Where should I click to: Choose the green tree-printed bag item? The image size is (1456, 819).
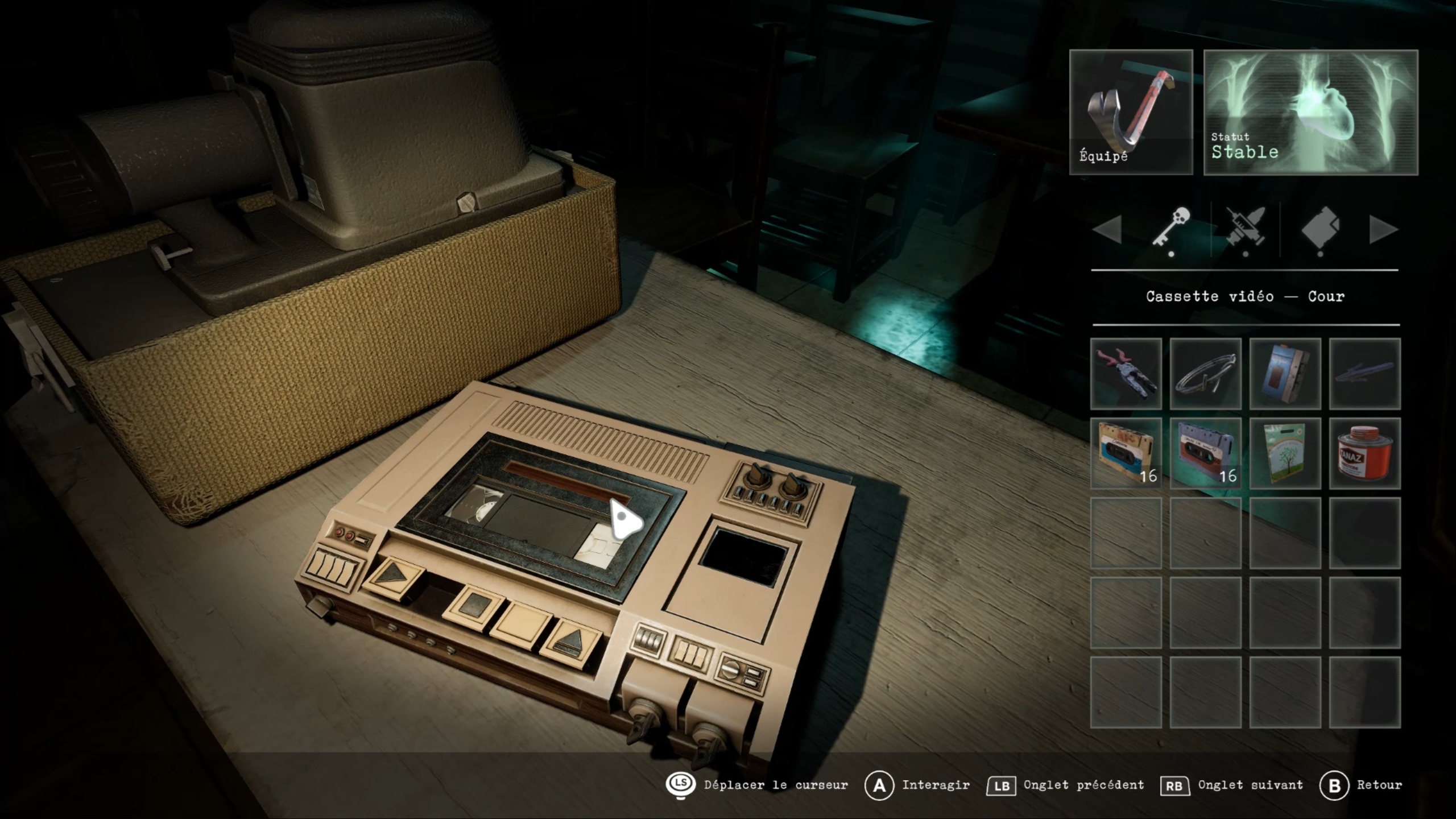pos(1285,453)
